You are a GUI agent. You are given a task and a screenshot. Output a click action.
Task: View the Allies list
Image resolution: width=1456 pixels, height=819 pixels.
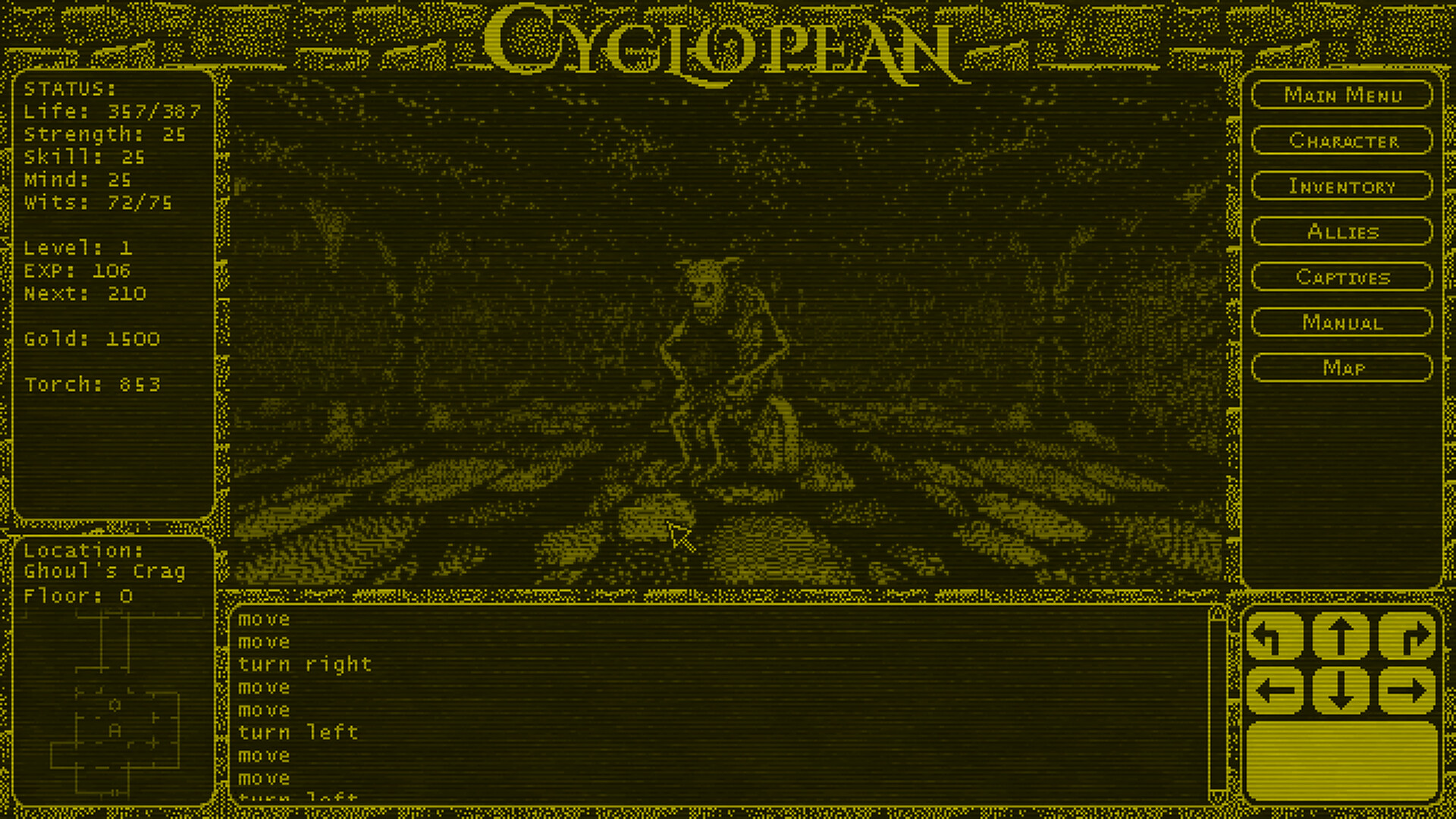tap(1342, 232)
